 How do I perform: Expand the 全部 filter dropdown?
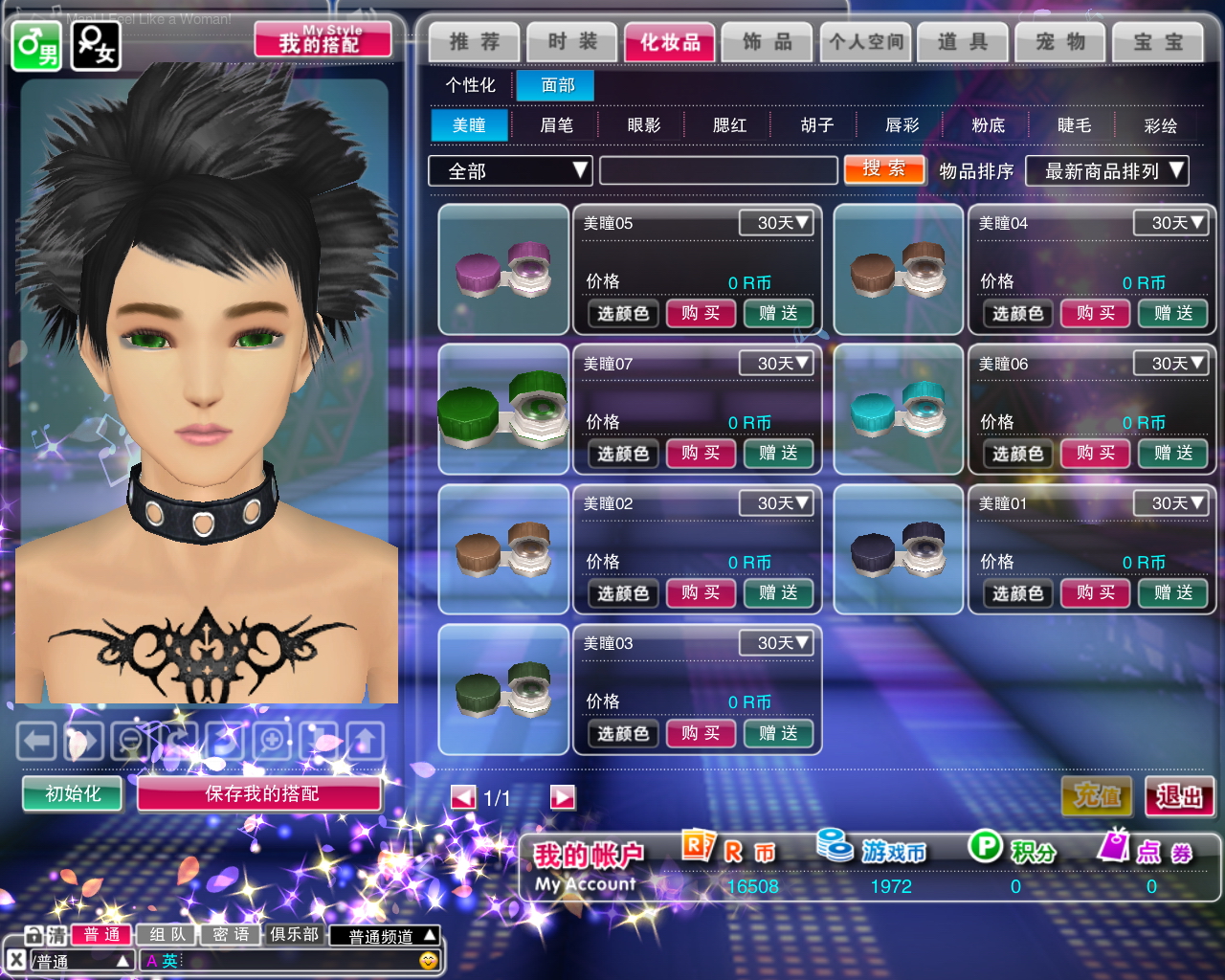click(x=510, y=171)
